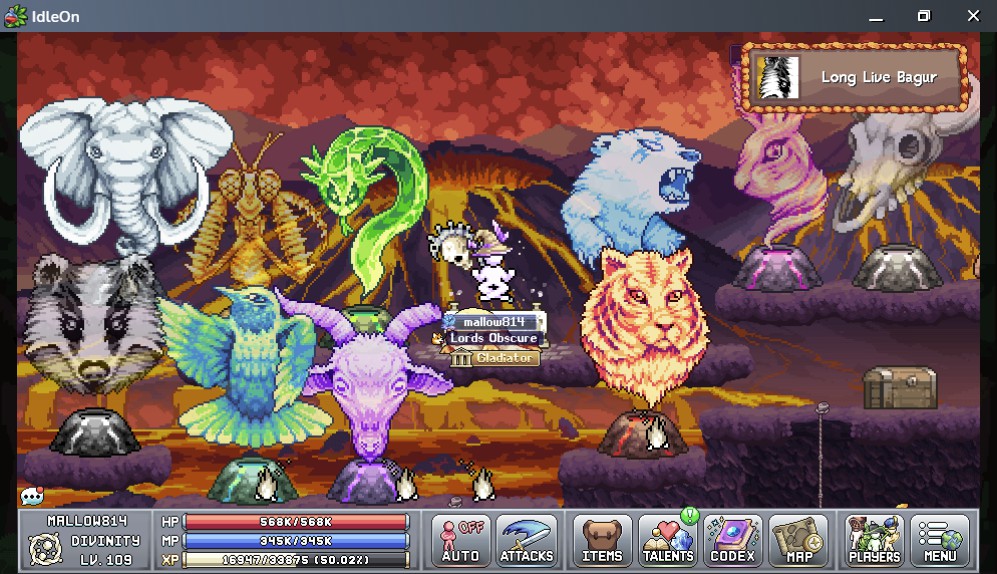Show the world Map

click(799, 540)
